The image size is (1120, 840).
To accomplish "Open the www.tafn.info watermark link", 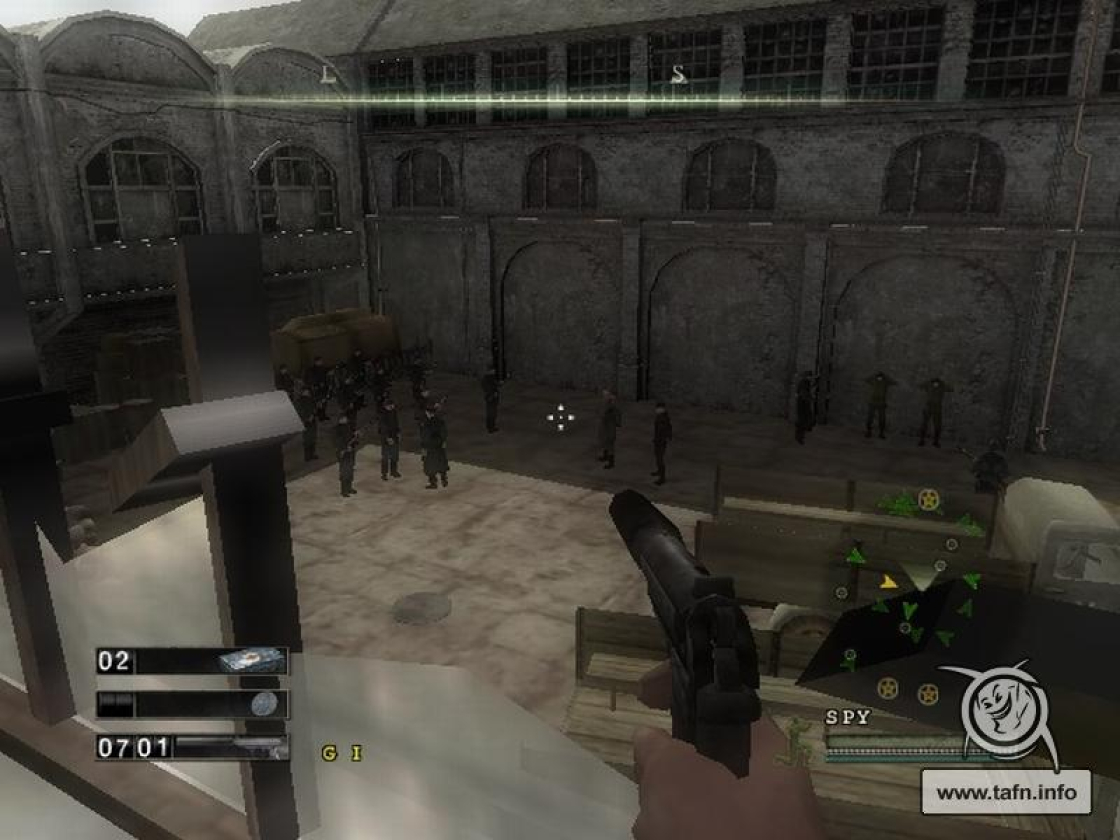I will pyautogui.click(x=1013, y=793).
